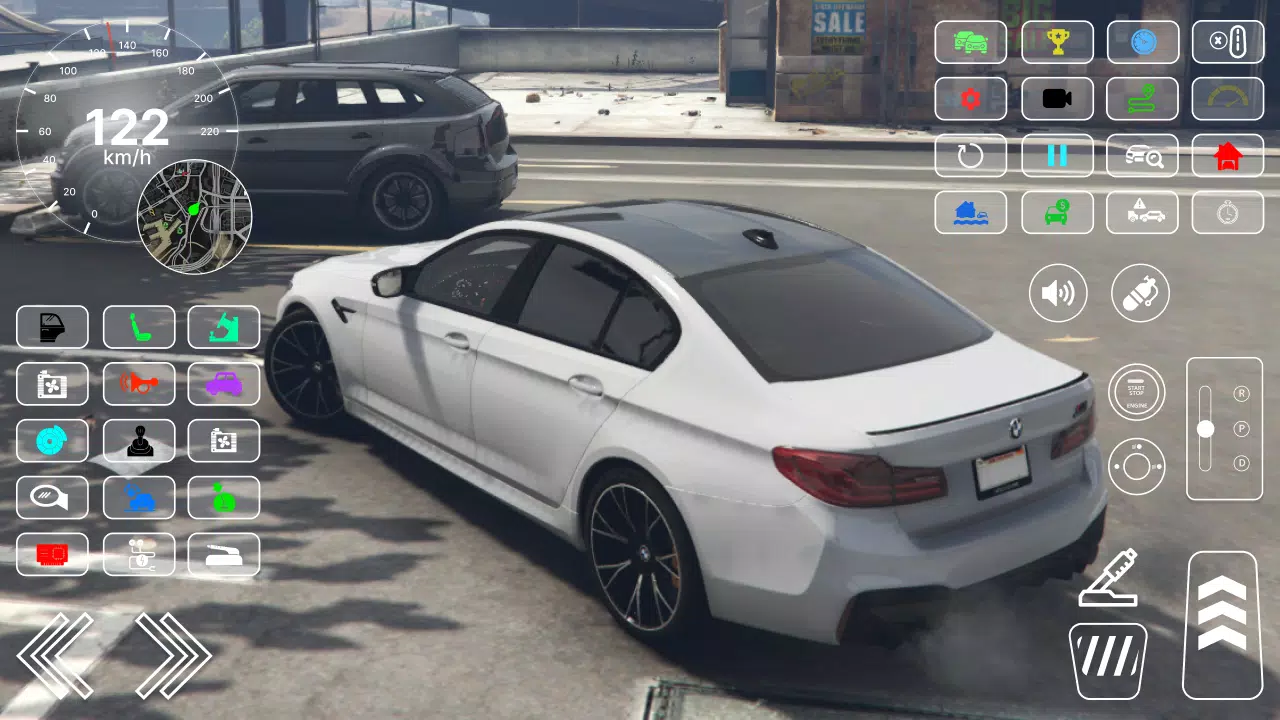Pause the game with cyan pause icon
This screenshot has width=1280, height=720.
coord(1057,156)
